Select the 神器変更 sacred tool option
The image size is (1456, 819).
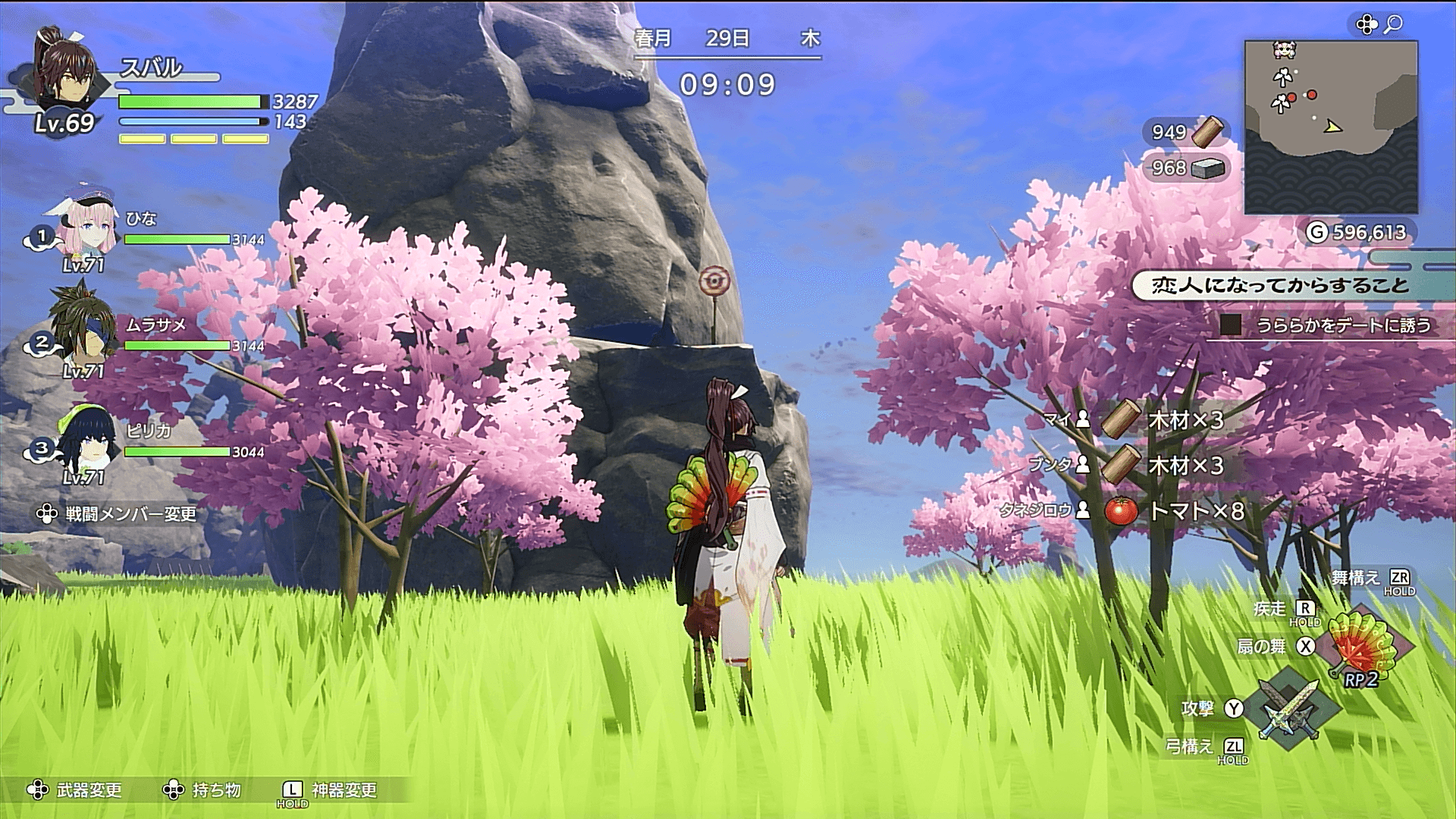click(331, 790)
